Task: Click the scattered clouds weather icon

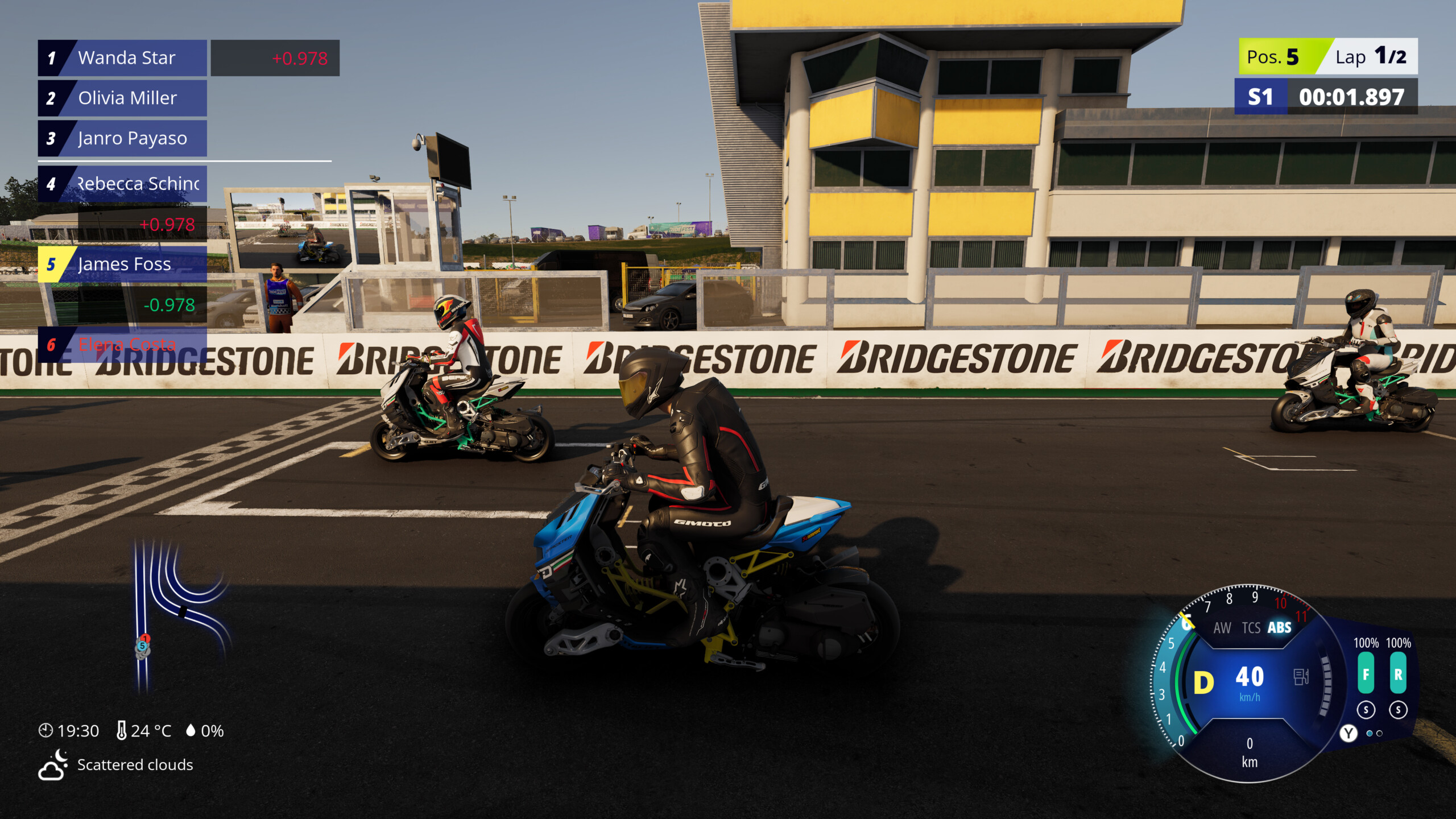Action: coord(52,765)
